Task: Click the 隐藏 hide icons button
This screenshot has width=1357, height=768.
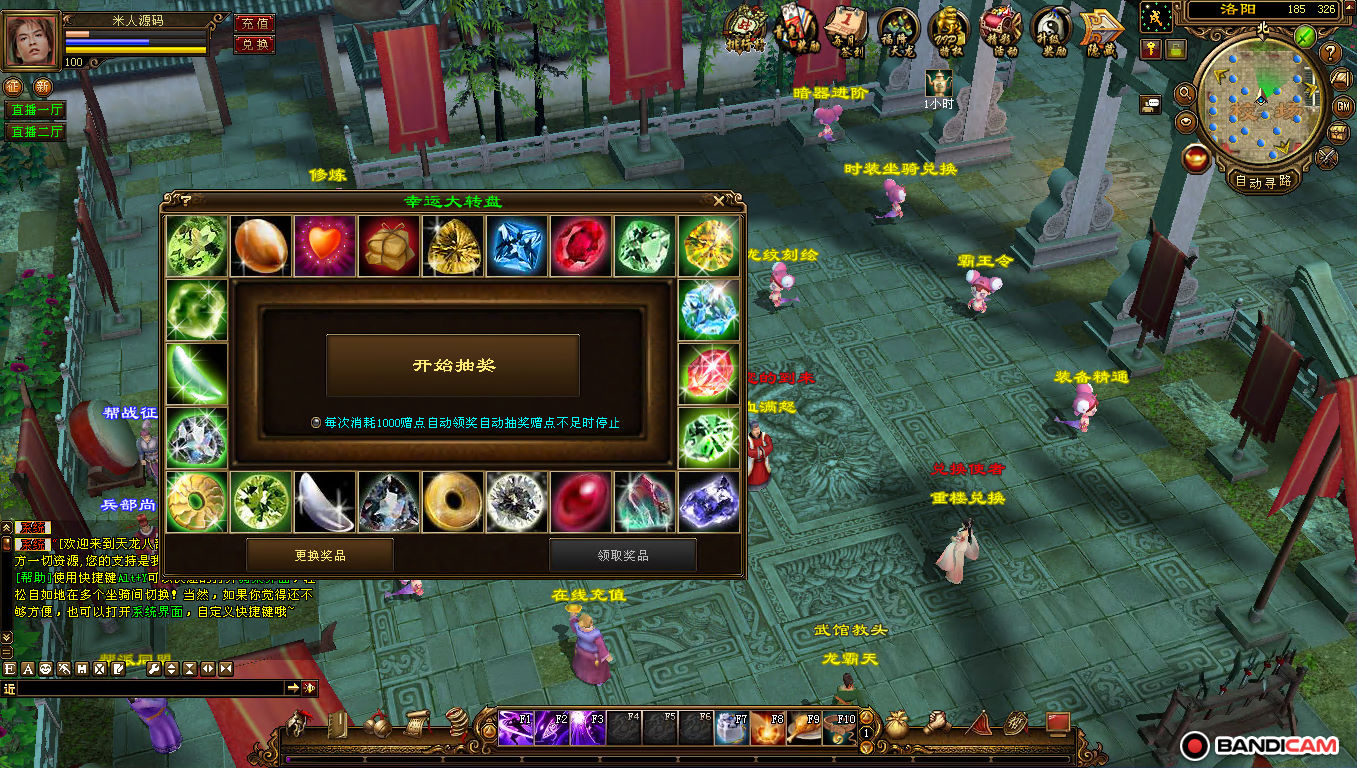Action: coord(1100,32)
